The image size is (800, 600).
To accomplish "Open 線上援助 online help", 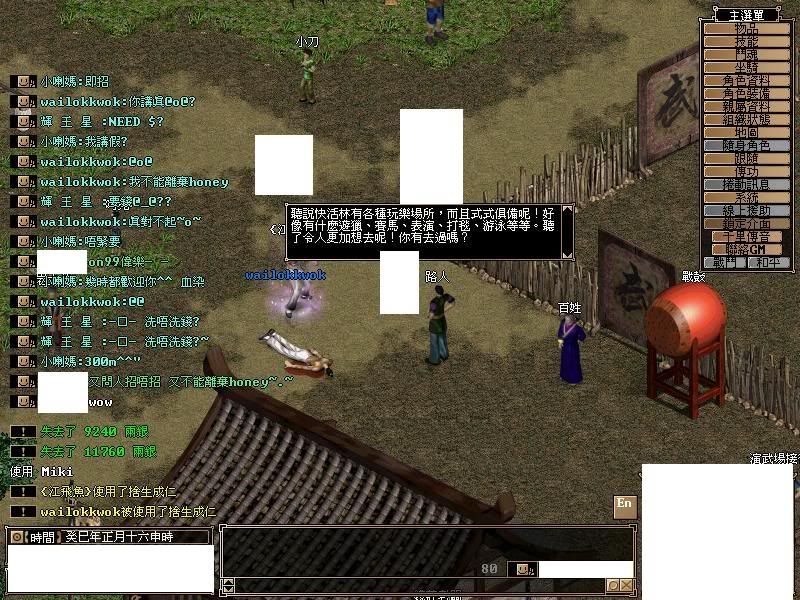I will (746, 210).
